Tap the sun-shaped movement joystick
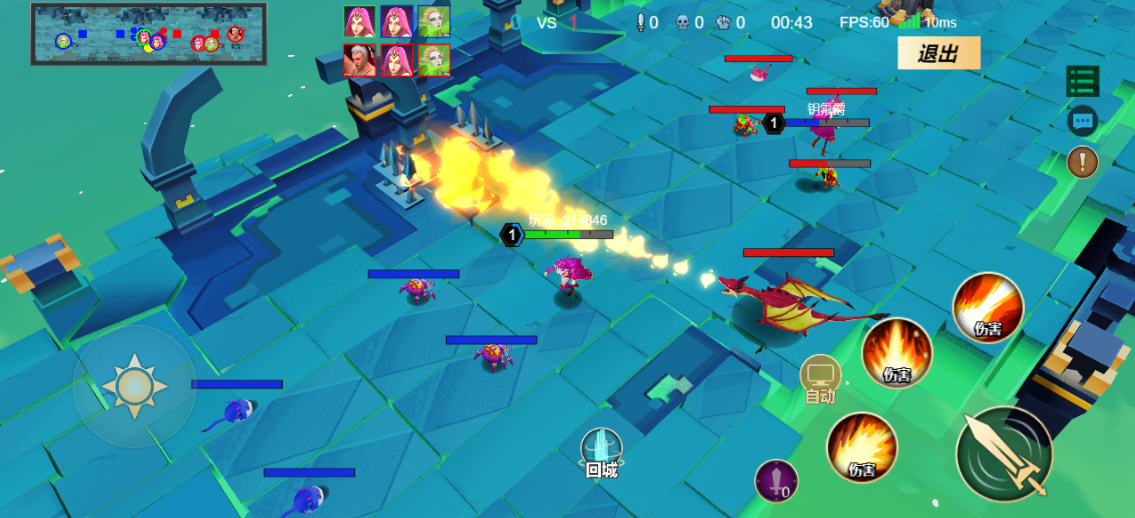1135x518 pixels. pyautogui.click(x=134, y=386)
